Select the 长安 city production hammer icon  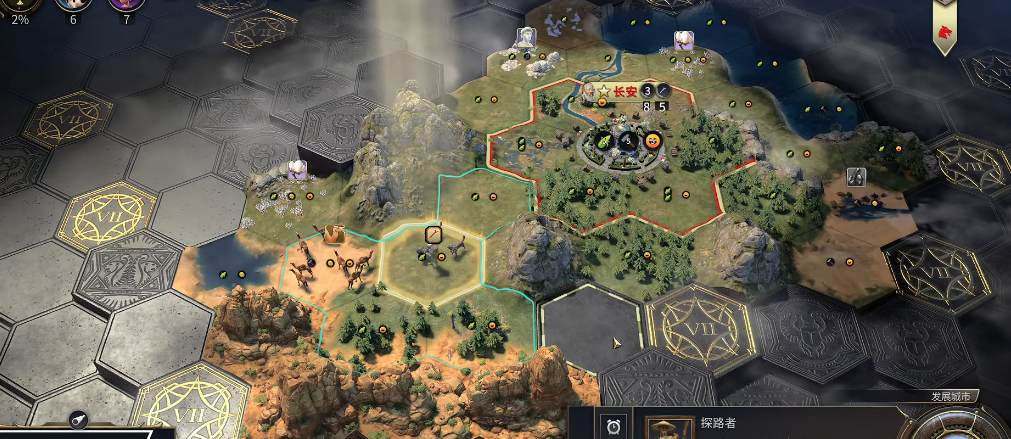[x=661, y=90]
